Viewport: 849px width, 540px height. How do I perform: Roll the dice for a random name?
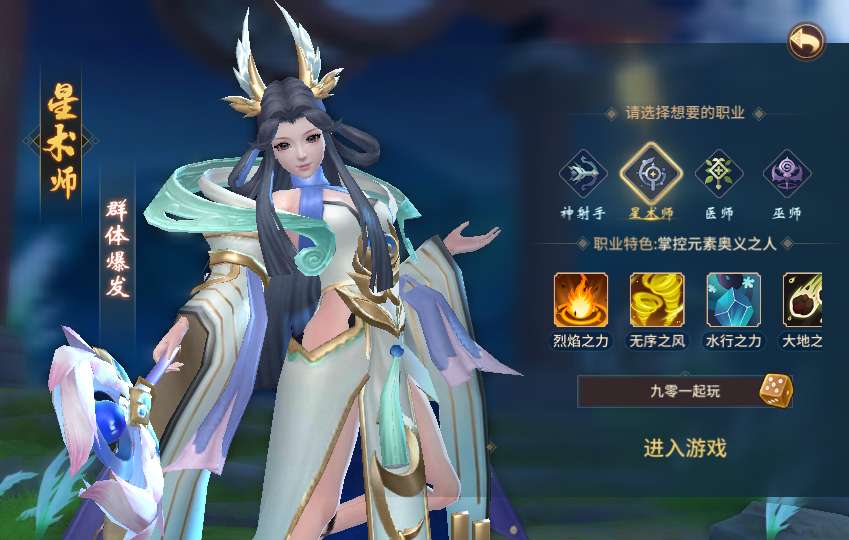pyautogui.click(x=775, y=390)
